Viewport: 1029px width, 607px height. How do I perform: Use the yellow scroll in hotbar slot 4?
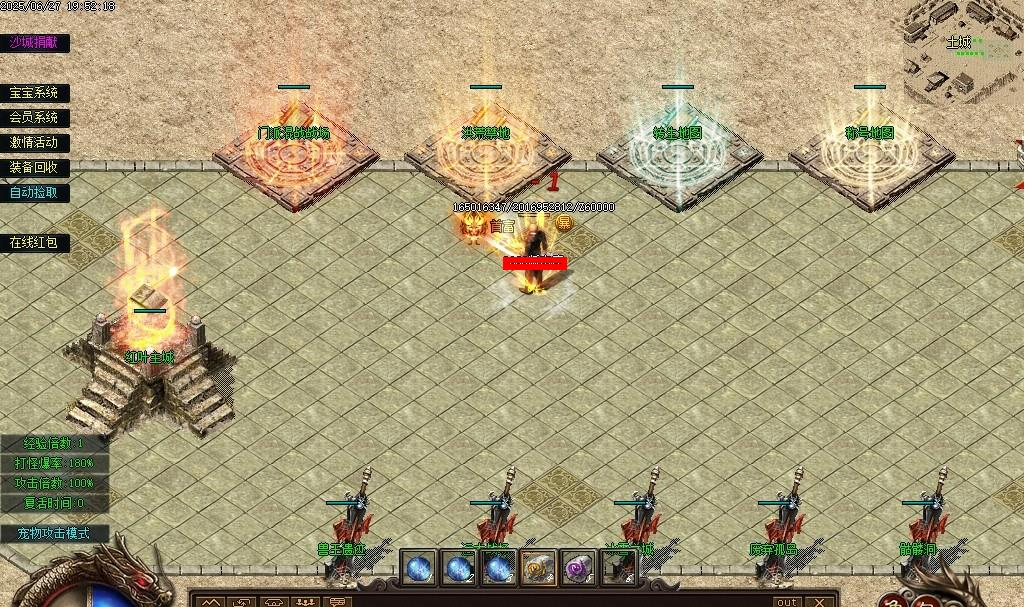click(538, 568)
